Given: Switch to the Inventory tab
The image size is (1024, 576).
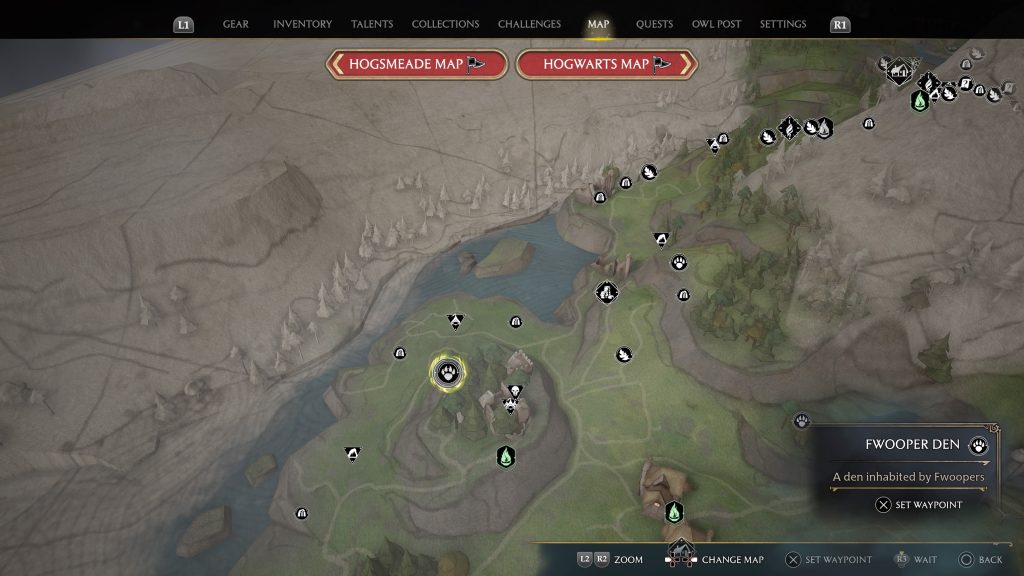Looking at the screenshot, I should (302, 24).
